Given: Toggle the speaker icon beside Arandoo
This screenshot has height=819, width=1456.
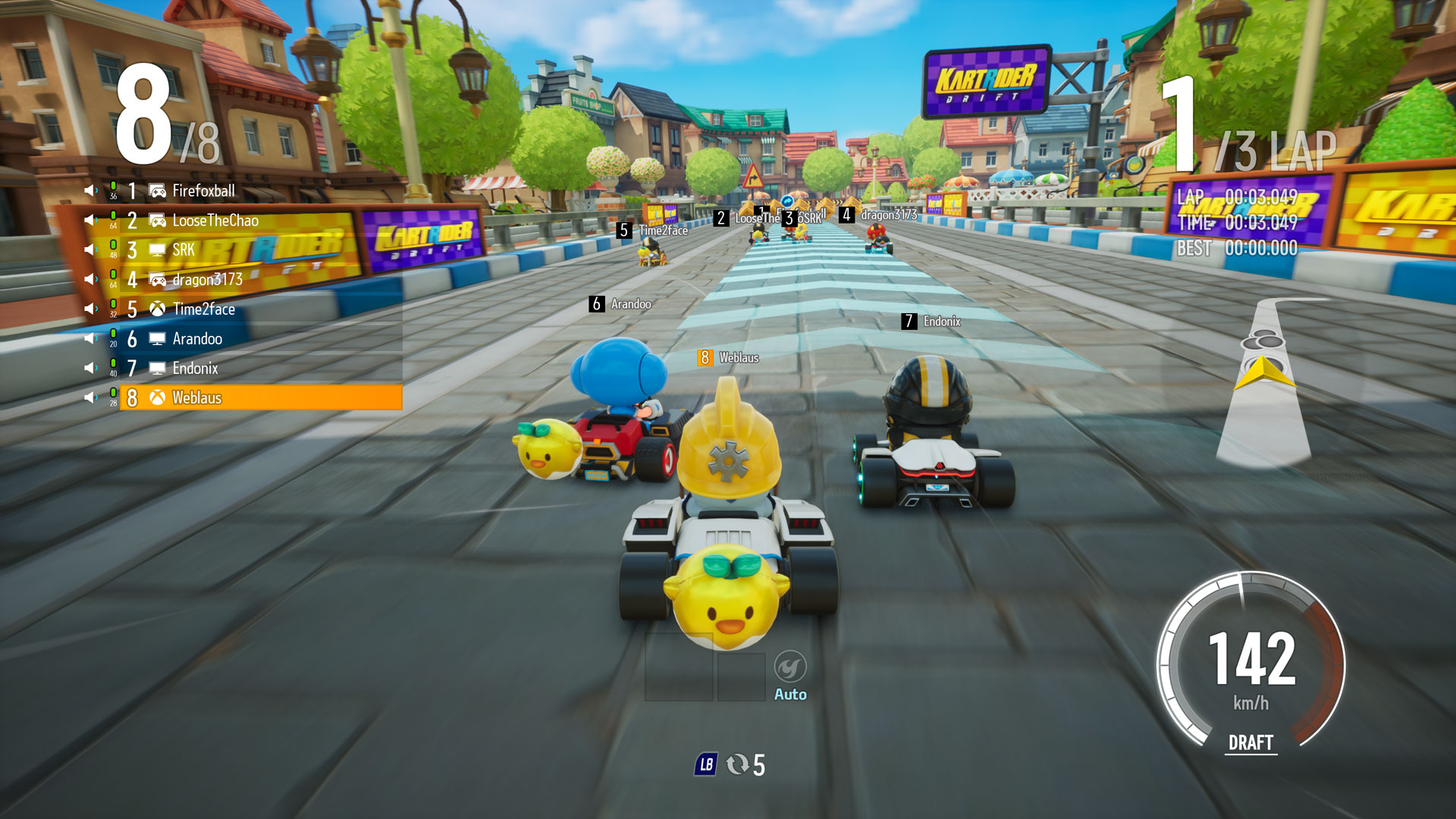Looking at the screenshot, I should coord(91,338).
